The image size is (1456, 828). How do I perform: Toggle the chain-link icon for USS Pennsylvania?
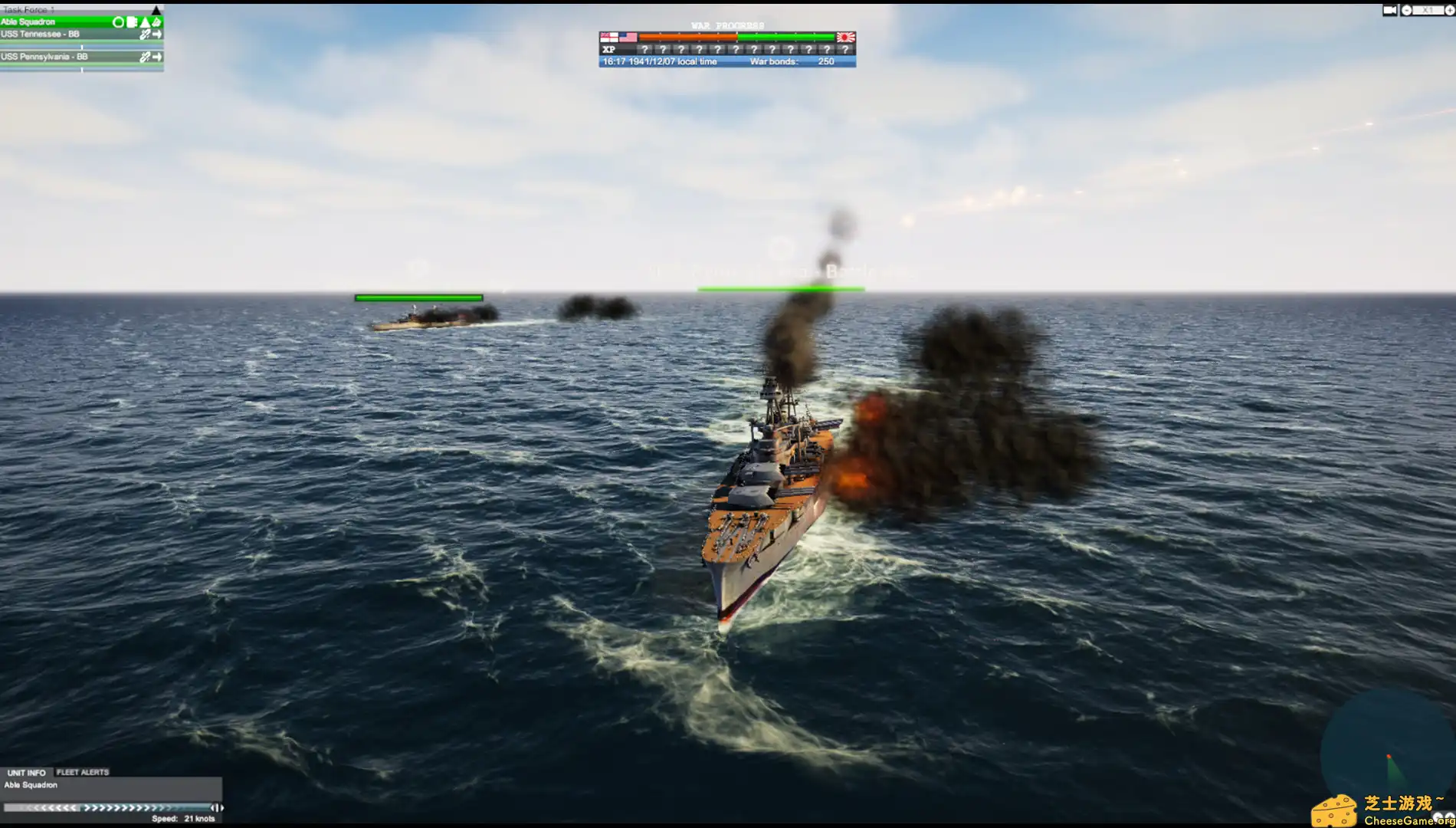146,57
